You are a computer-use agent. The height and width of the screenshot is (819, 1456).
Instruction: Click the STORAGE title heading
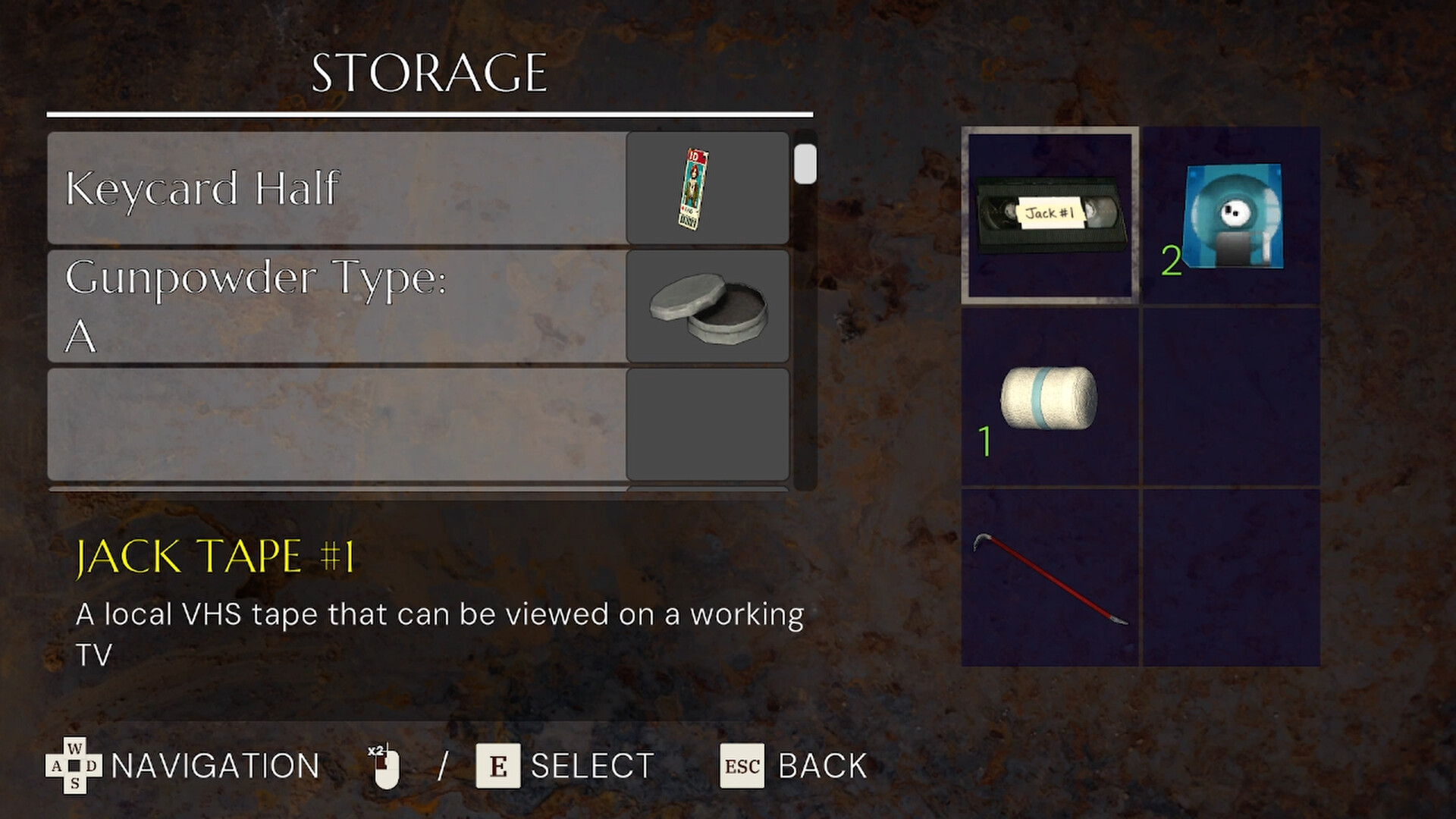[x=429, y=72]
